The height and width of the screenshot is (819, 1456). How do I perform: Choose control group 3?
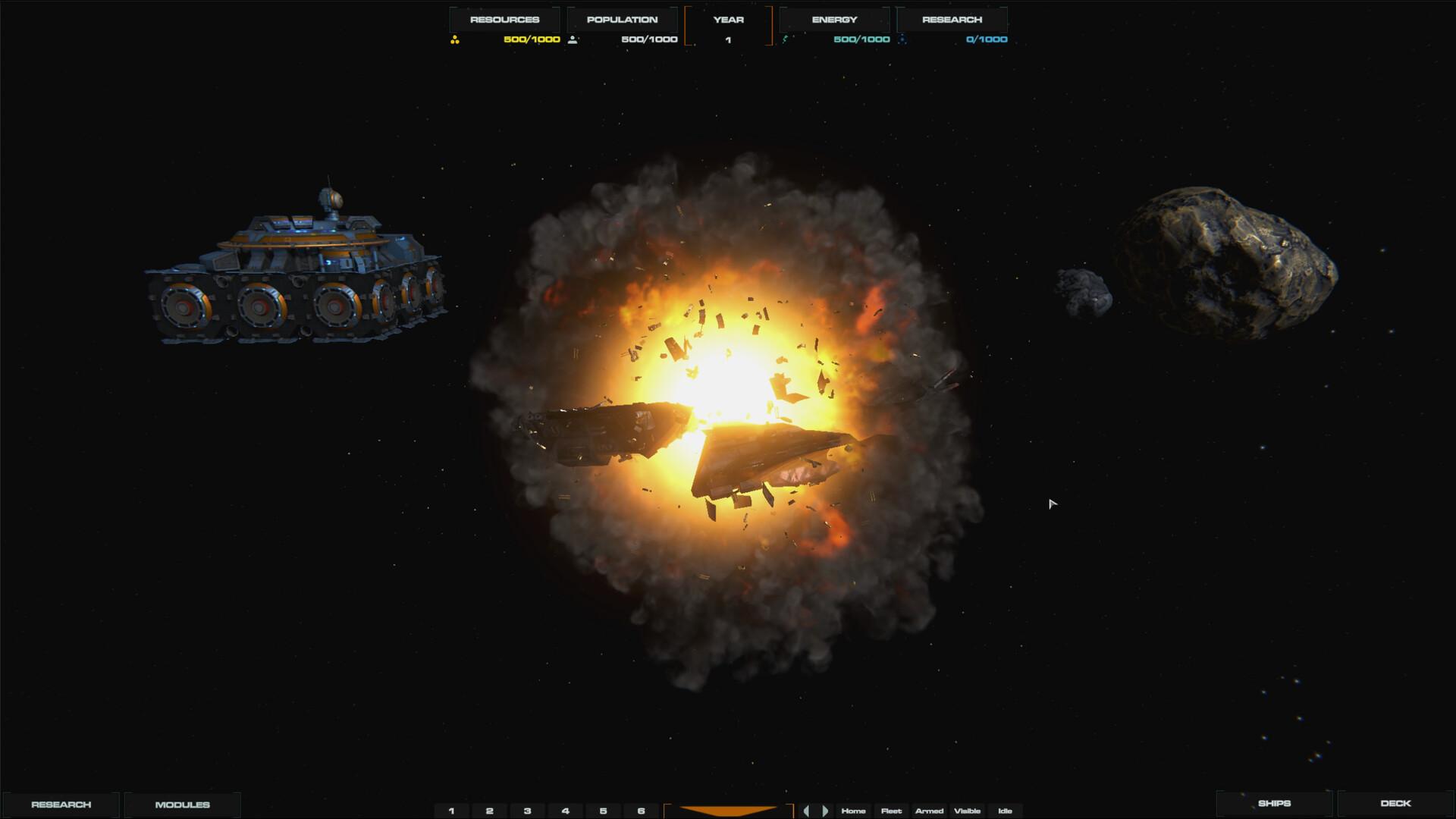528,811
